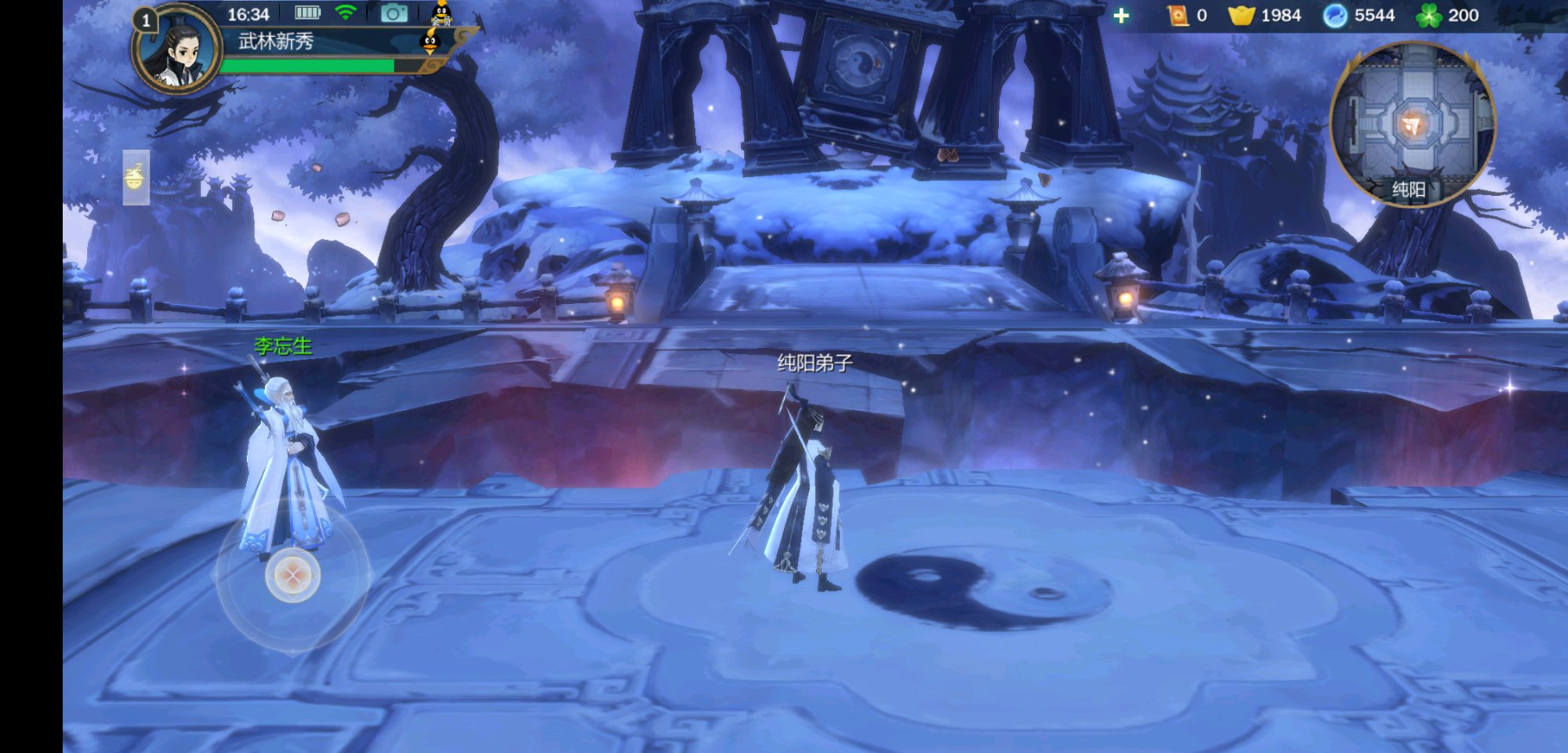This screenshot has height=753, width=1568.
Task: Tap the camera screenshot icon
Action: pos(394,13)
